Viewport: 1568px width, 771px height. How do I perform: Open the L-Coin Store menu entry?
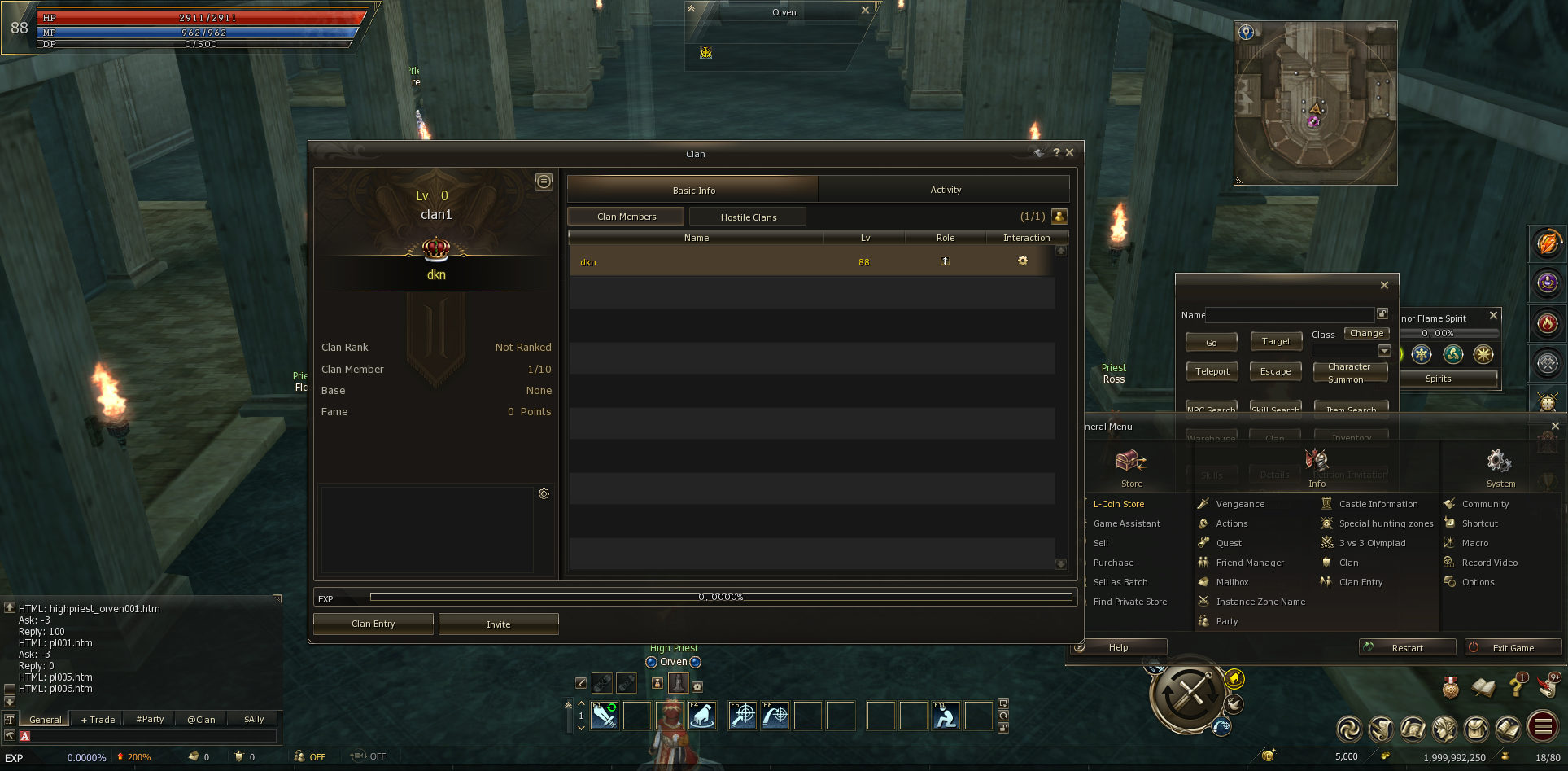(1118, 504)
